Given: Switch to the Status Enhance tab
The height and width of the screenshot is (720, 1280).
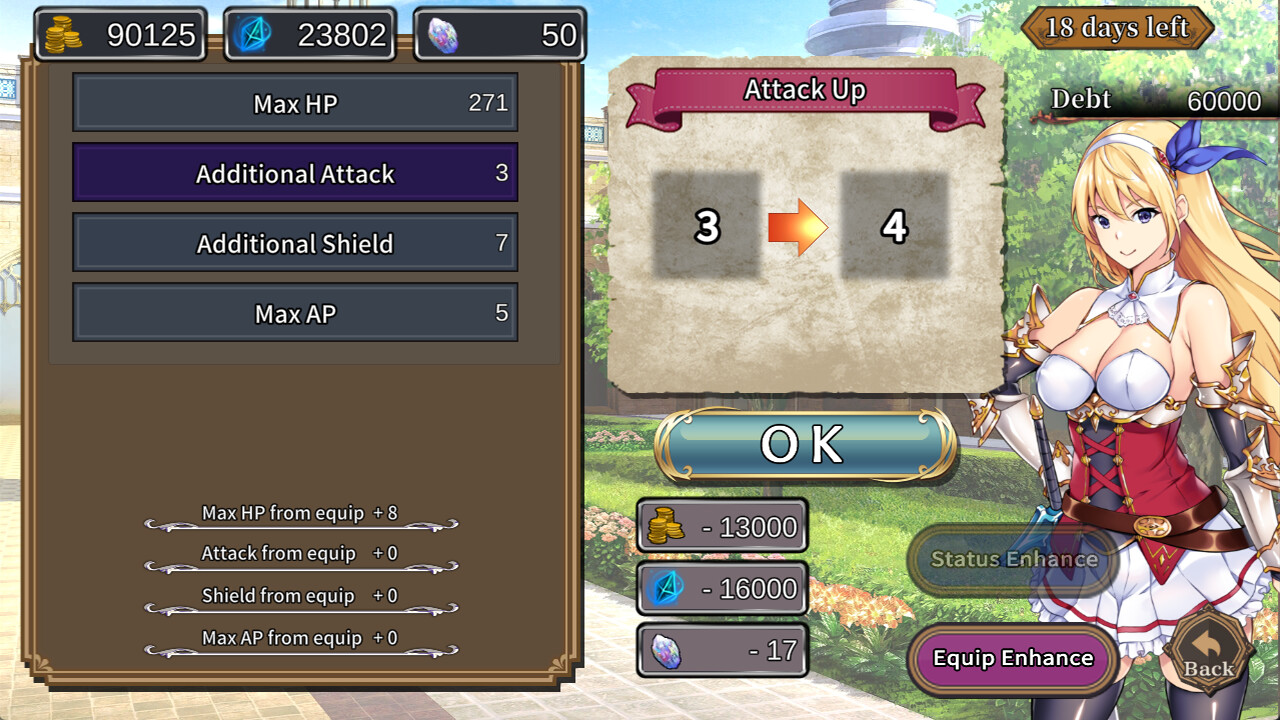Looking at the screenshot, I should tap(1012, 560).
